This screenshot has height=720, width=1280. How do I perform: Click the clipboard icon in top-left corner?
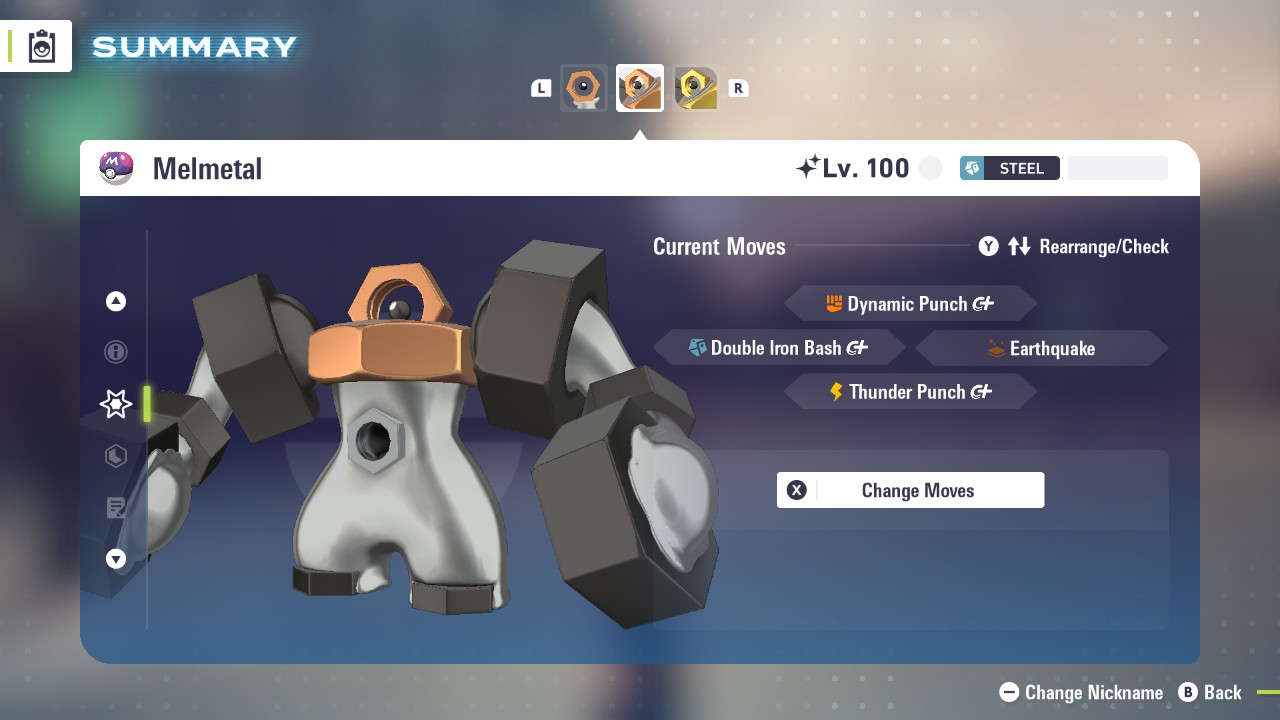tap(40, 45)
